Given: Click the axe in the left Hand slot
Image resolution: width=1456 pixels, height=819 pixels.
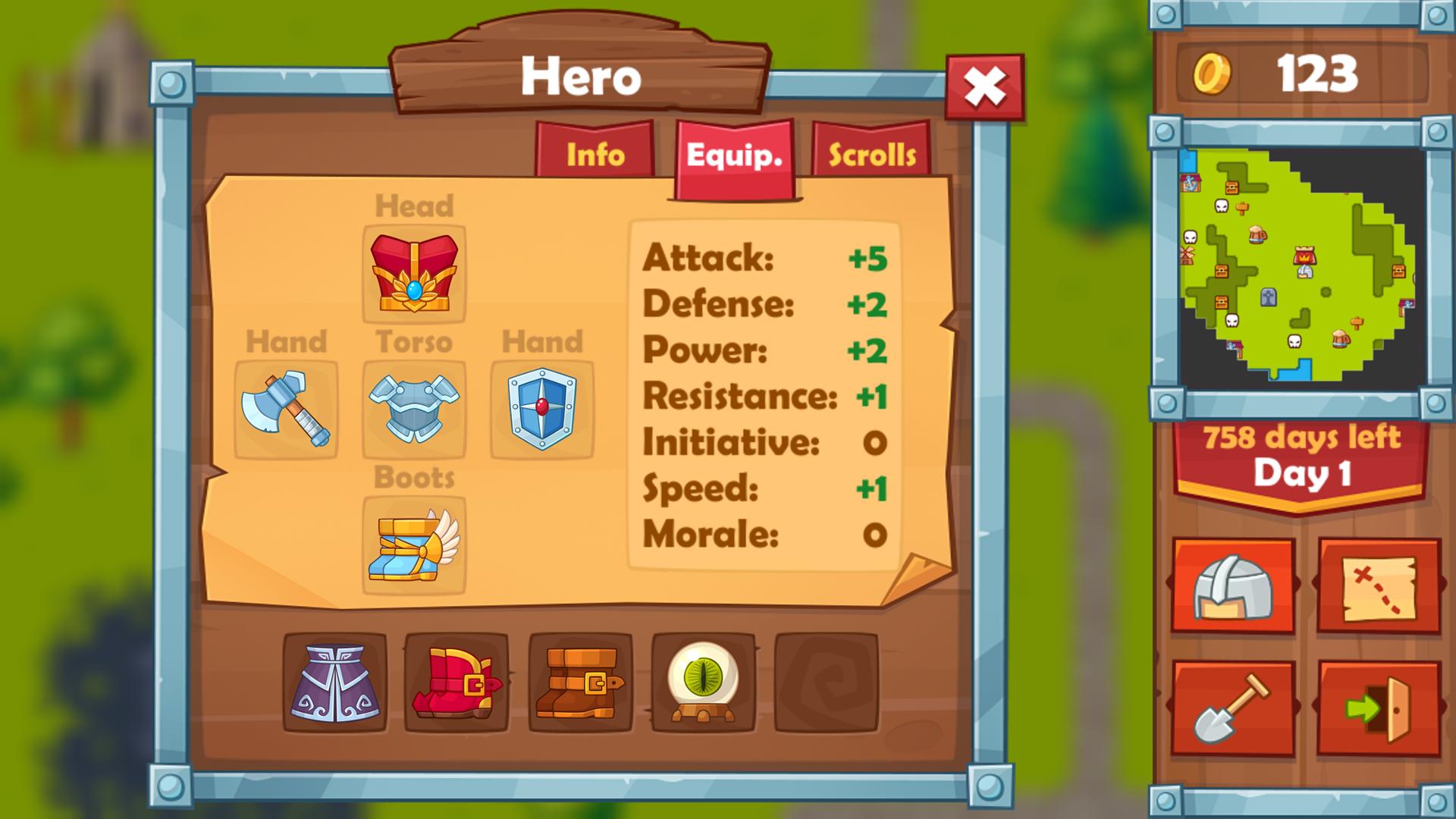Looking at the screenshot, I should 287,409.
